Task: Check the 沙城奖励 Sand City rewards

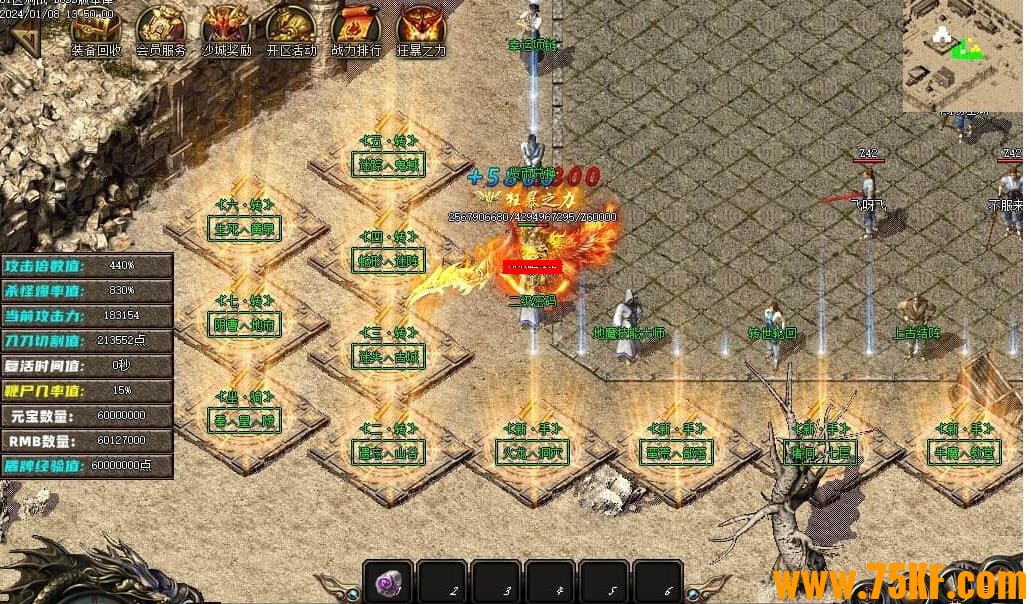Action: (226, 29)
